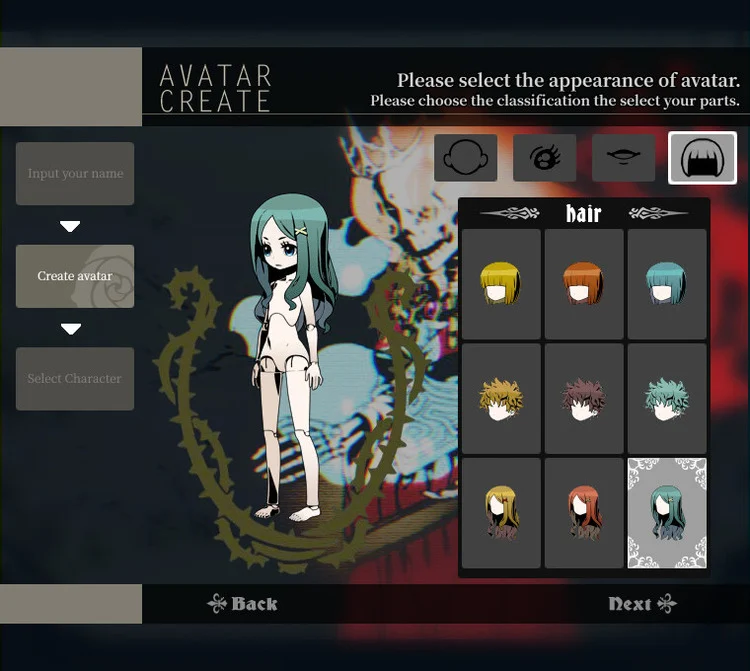The height and width of the screenshot is (671, 750).
Task: Open the Select Character step
Action: 75,379
